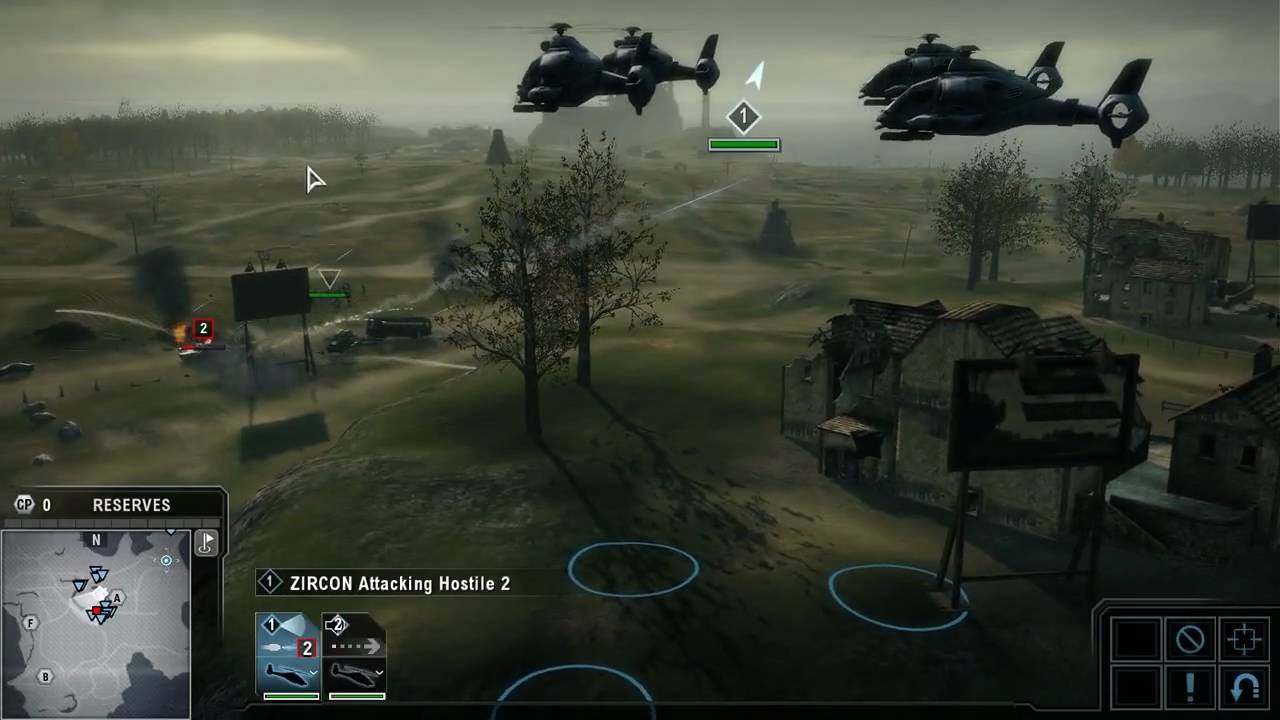This screenshot has width=1280, height=720.
Task: Click the ZIRCON status message bar
Action: click(400, 583)
